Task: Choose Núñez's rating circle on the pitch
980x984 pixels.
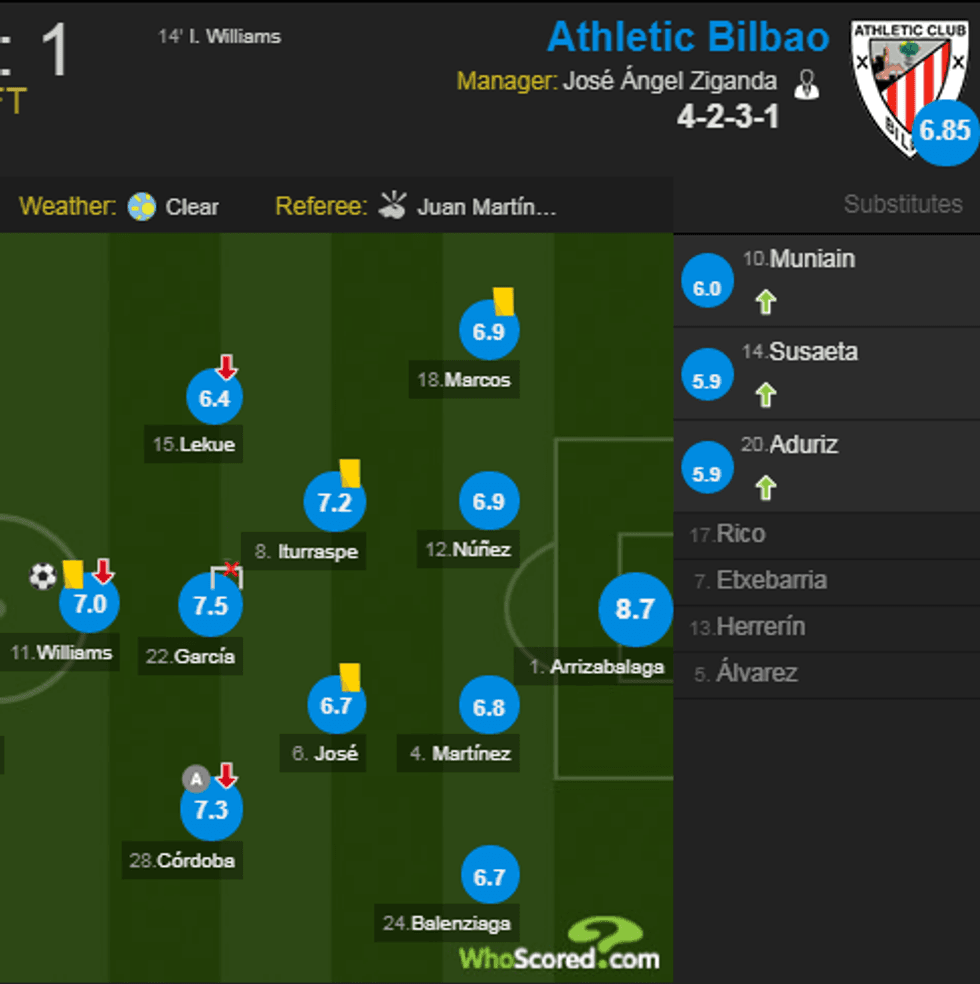Action: tap(488, 502)
